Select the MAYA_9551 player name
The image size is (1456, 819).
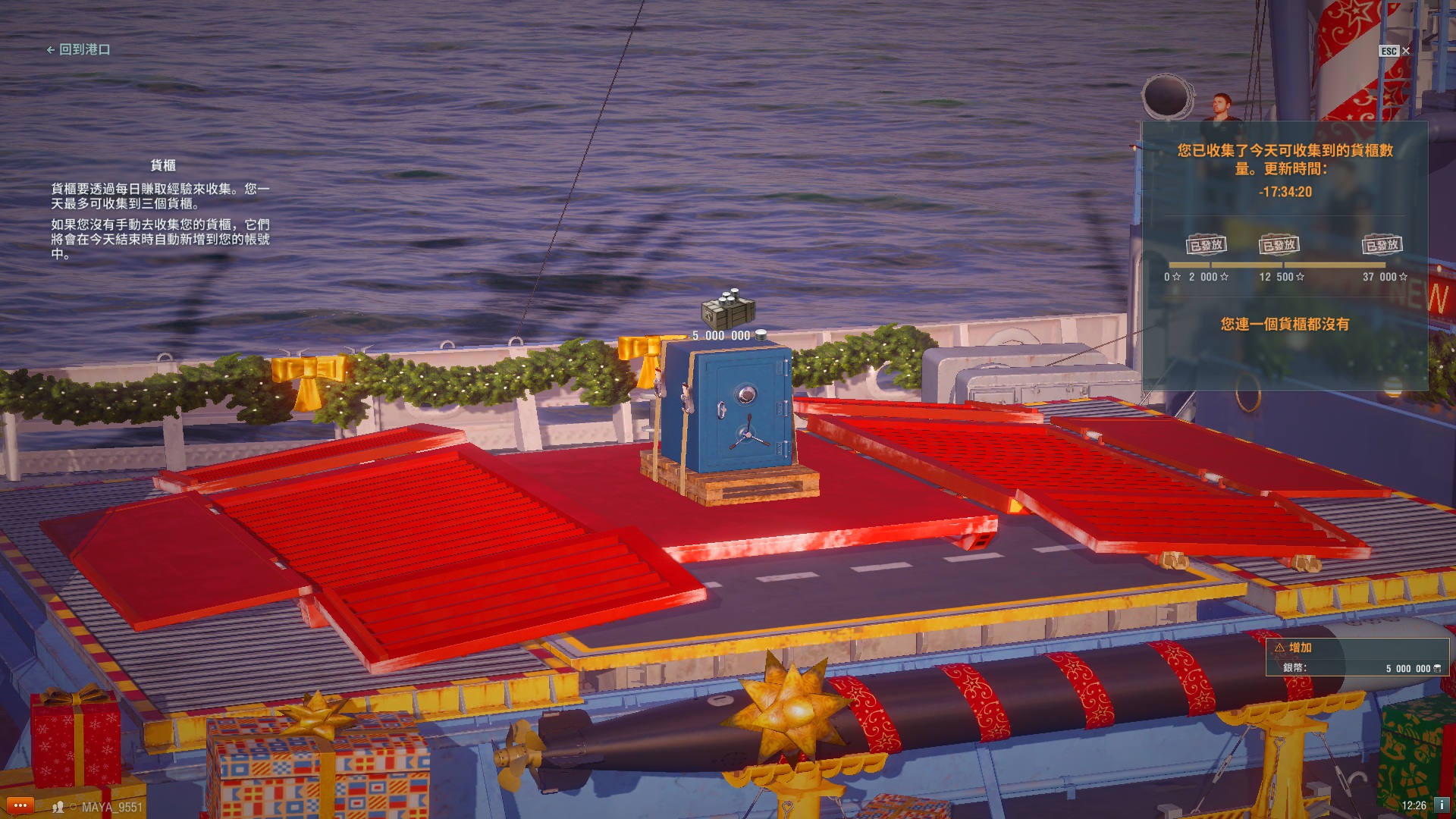(x=111, y=807)
